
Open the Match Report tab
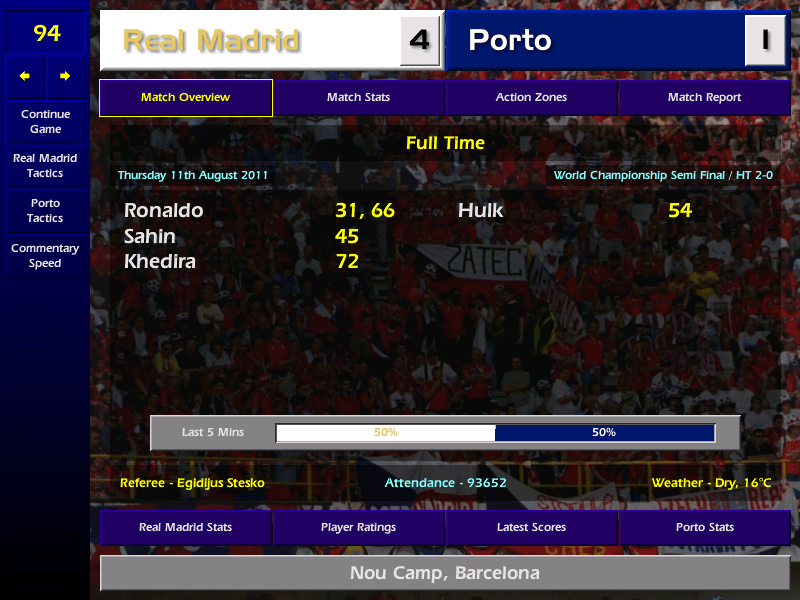(x=704, y=98)
